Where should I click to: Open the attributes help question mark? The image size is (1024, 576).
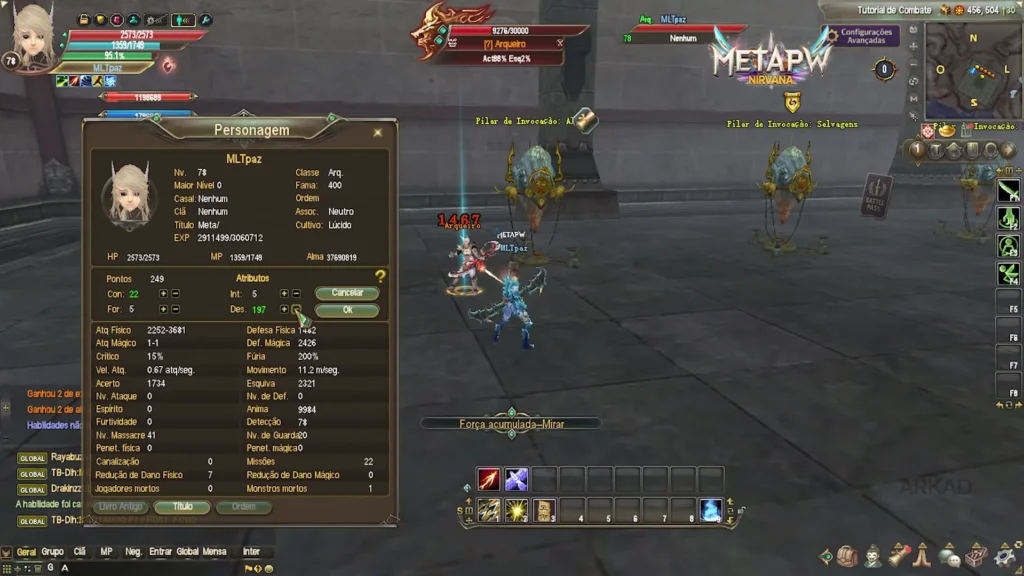pyautogui.click(x=380, y=276)
